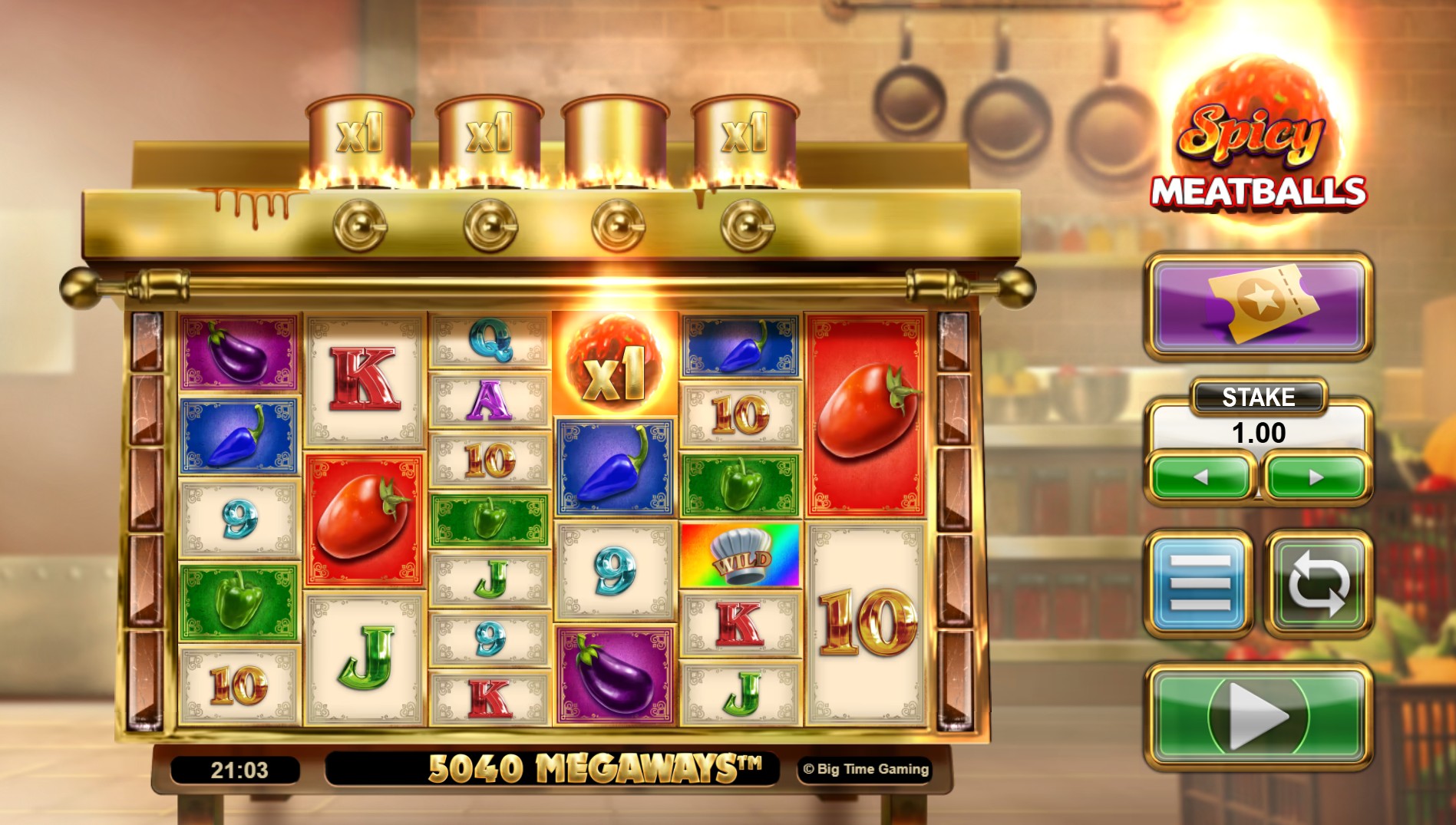Click the STAKE label
This screenshot has height=825, width=1456.
click(1257, 397)
